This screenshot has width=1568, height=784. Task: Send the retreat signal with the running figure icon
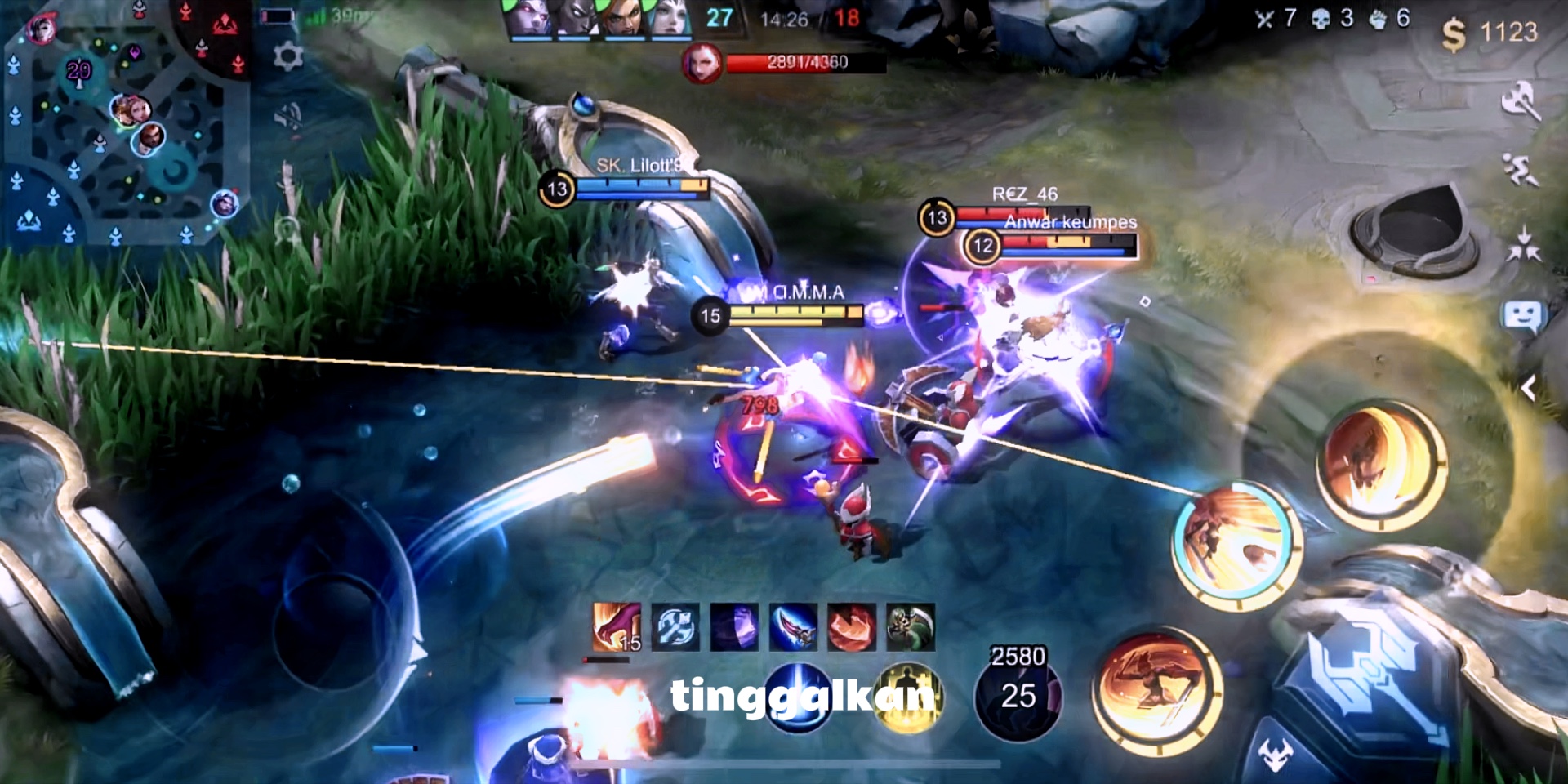(1521, 171)
